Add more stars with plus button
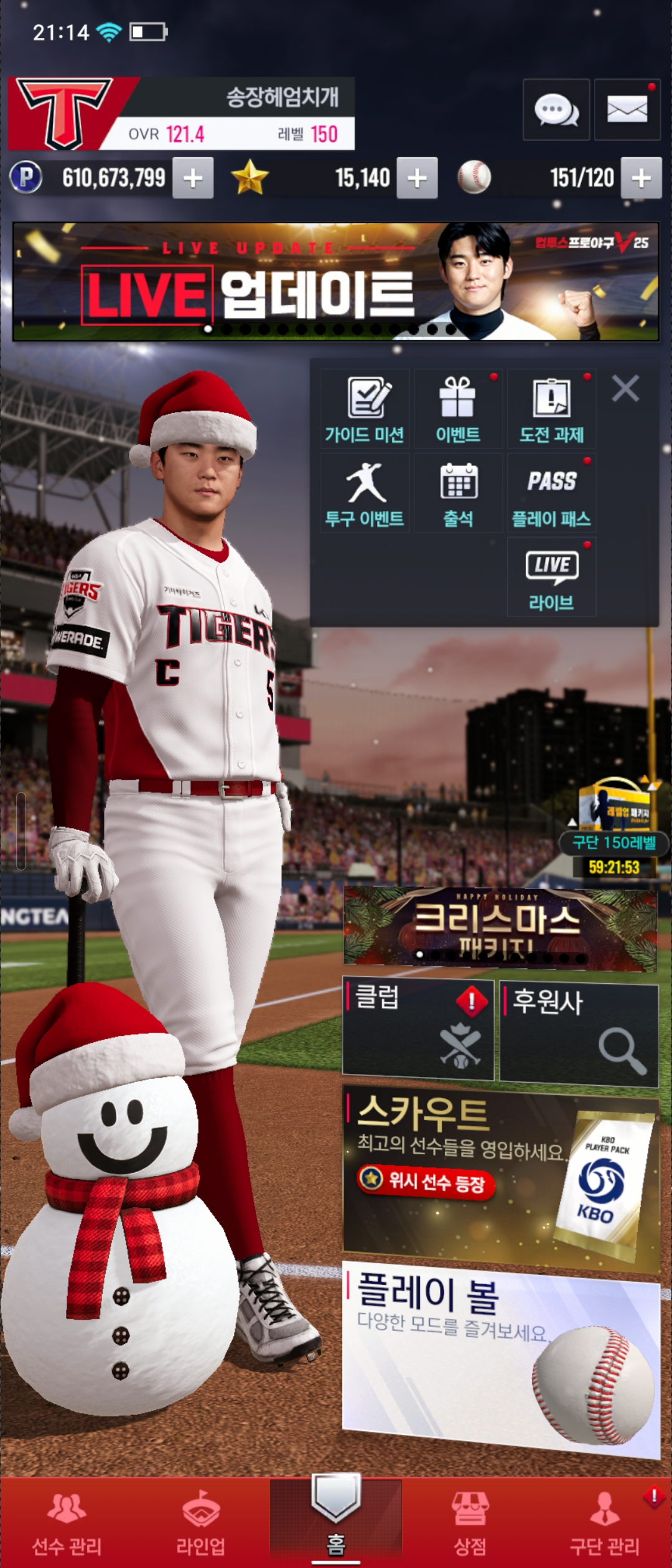Screen dimensions: 672x1568 pyautogui.click(x=417, y=179)
